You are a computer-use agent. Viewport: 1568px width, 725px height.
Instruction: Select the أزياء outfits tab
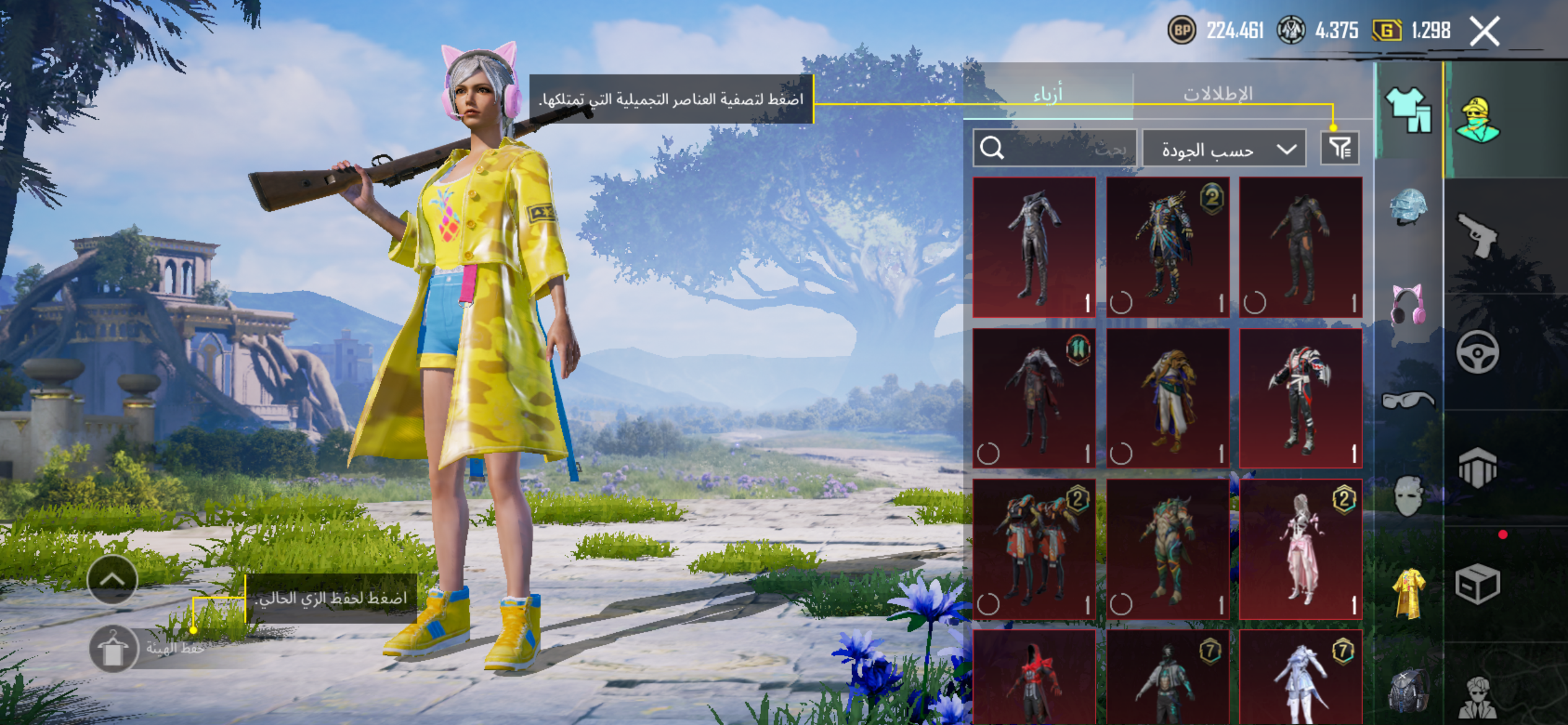(1048, 94)
